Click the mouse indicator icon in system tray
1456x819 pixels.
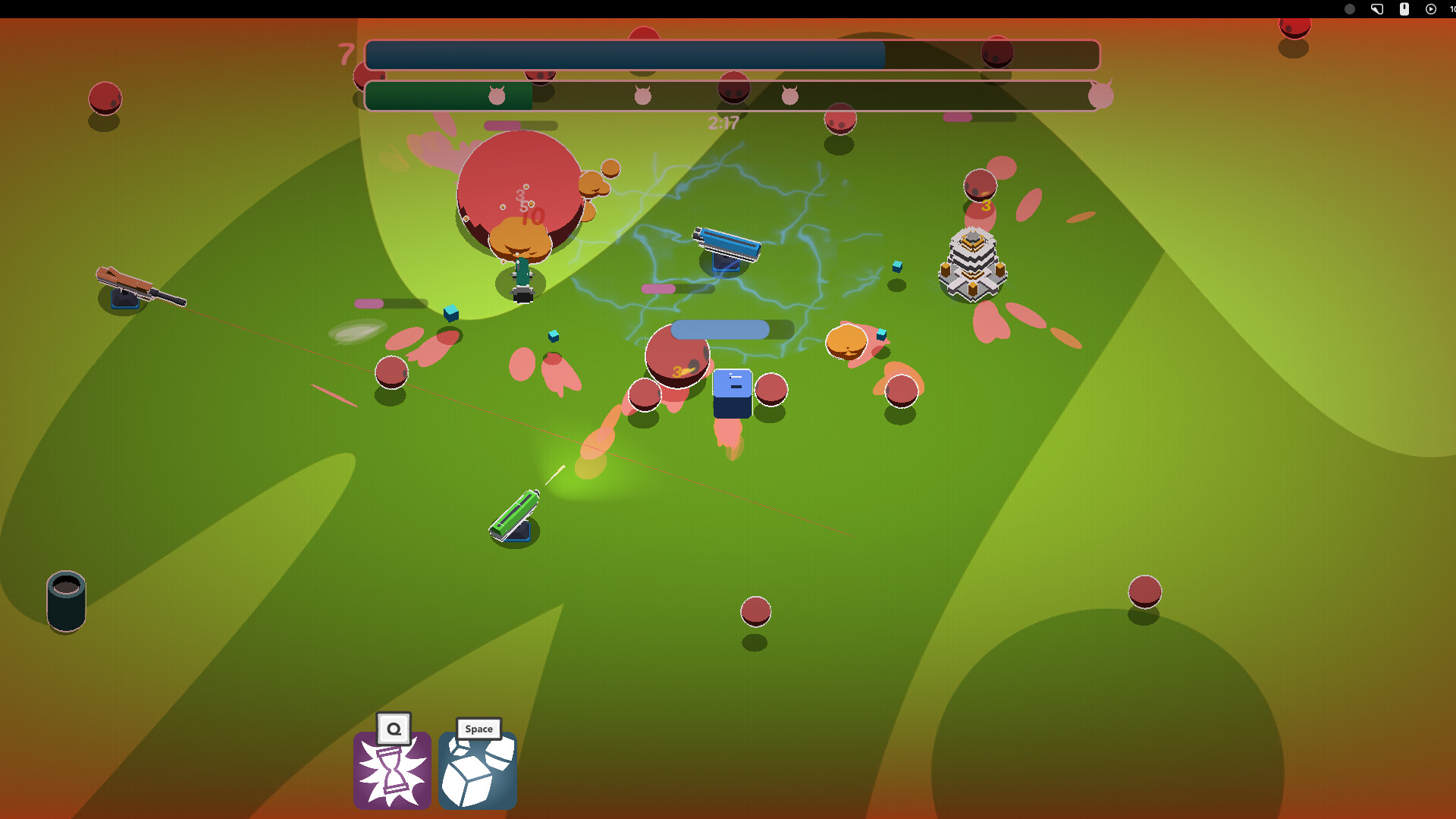pyautogui.click(x=1404, y=9)
